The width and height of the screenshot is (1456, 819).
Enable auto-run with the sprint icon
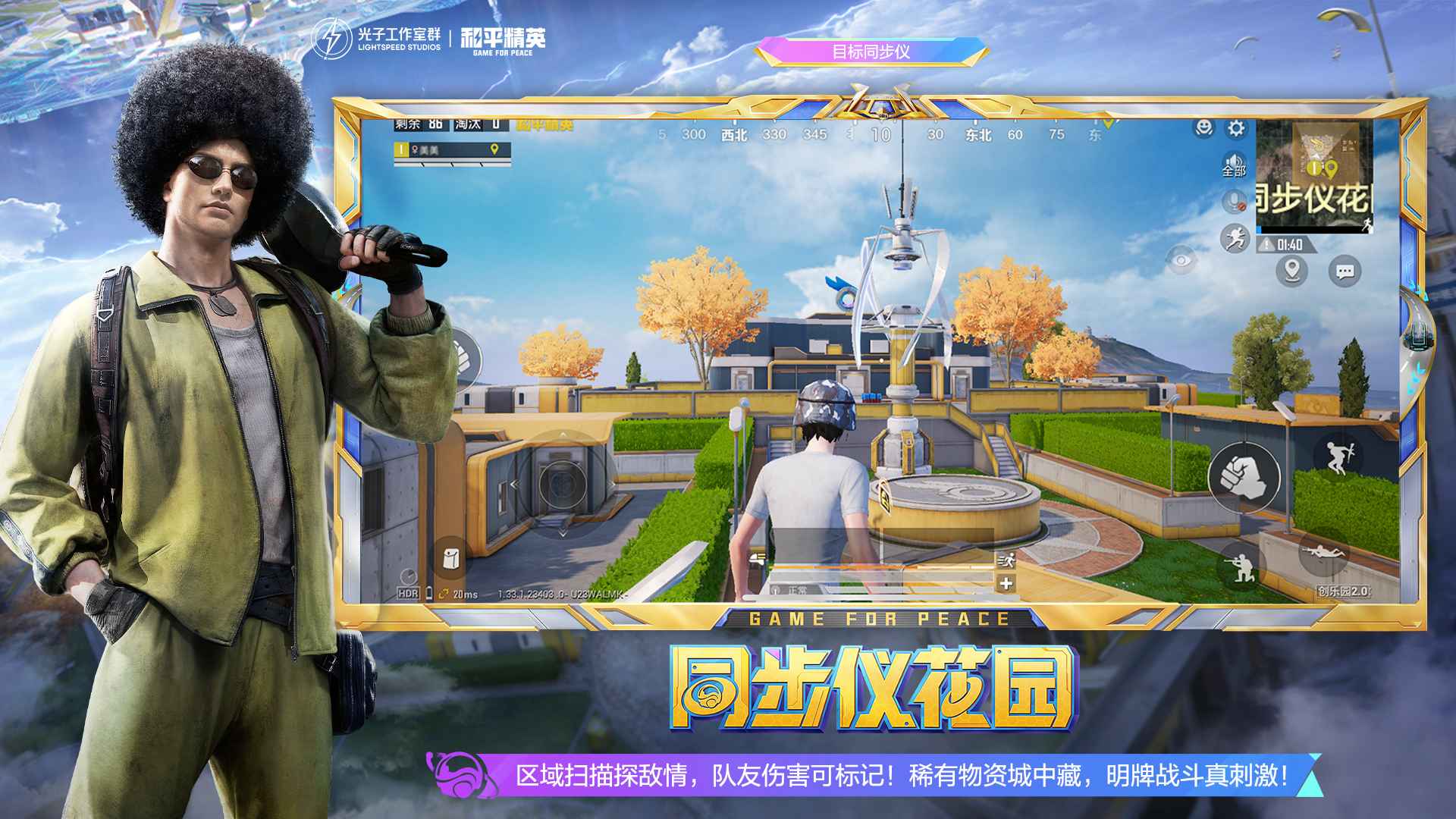[1235, 239]
